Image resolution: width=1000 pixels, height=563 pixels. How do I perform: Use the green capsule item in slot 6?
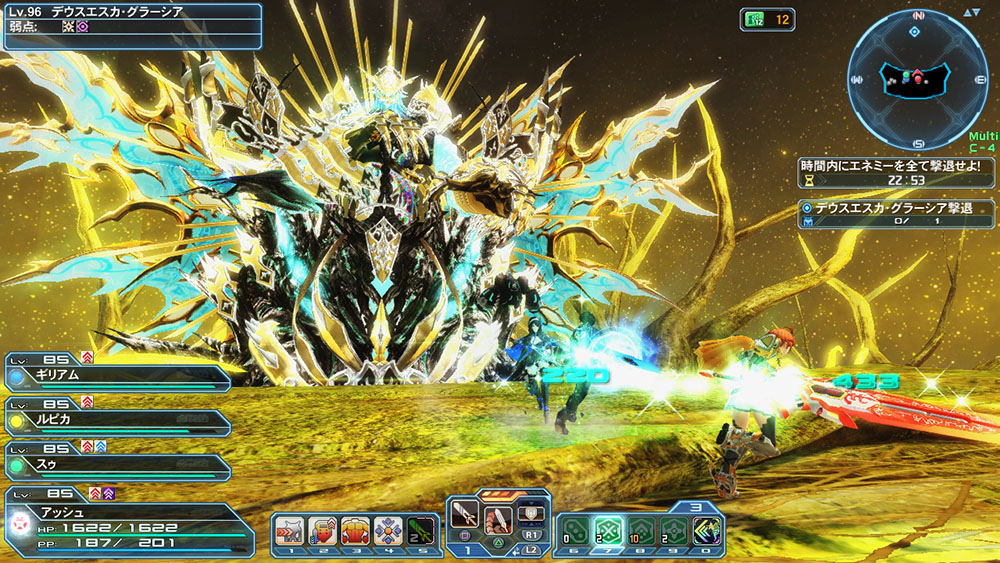pos(572,531)
